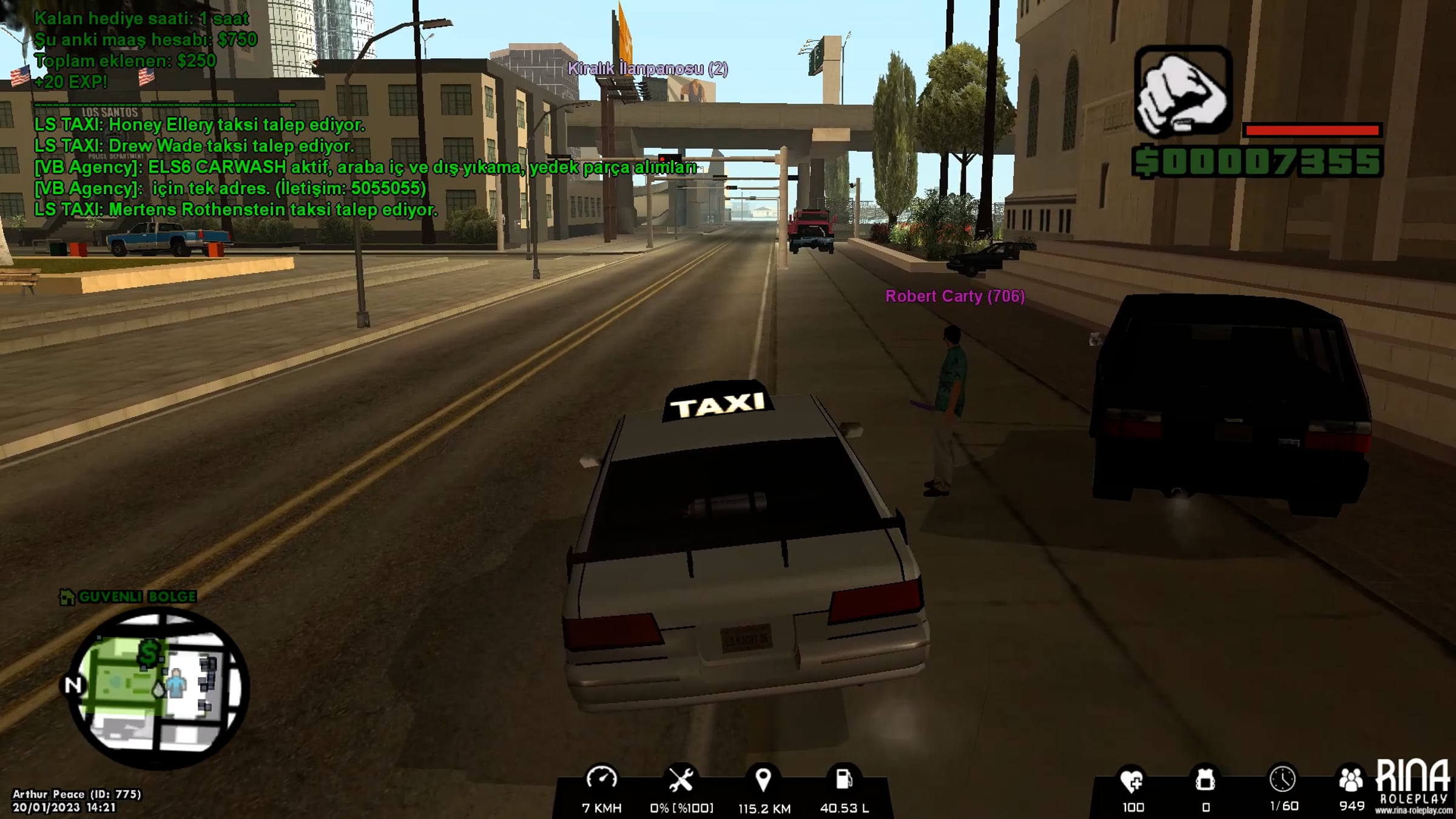Click the dollar sign marker on minimap
Viewport: 1456px width, 819px height.
pos(149,653)
